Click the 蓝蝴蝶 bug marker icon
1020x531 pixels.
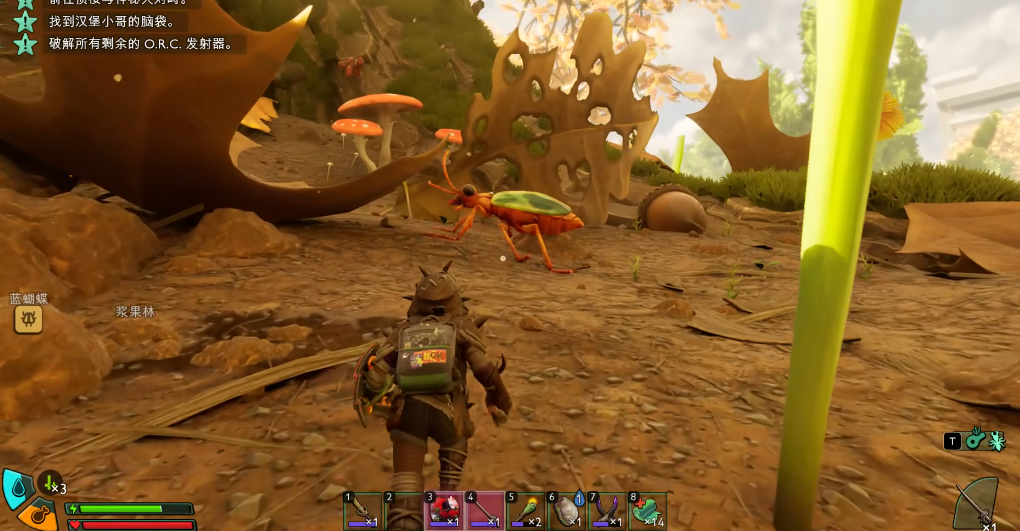tap(27, 319)
